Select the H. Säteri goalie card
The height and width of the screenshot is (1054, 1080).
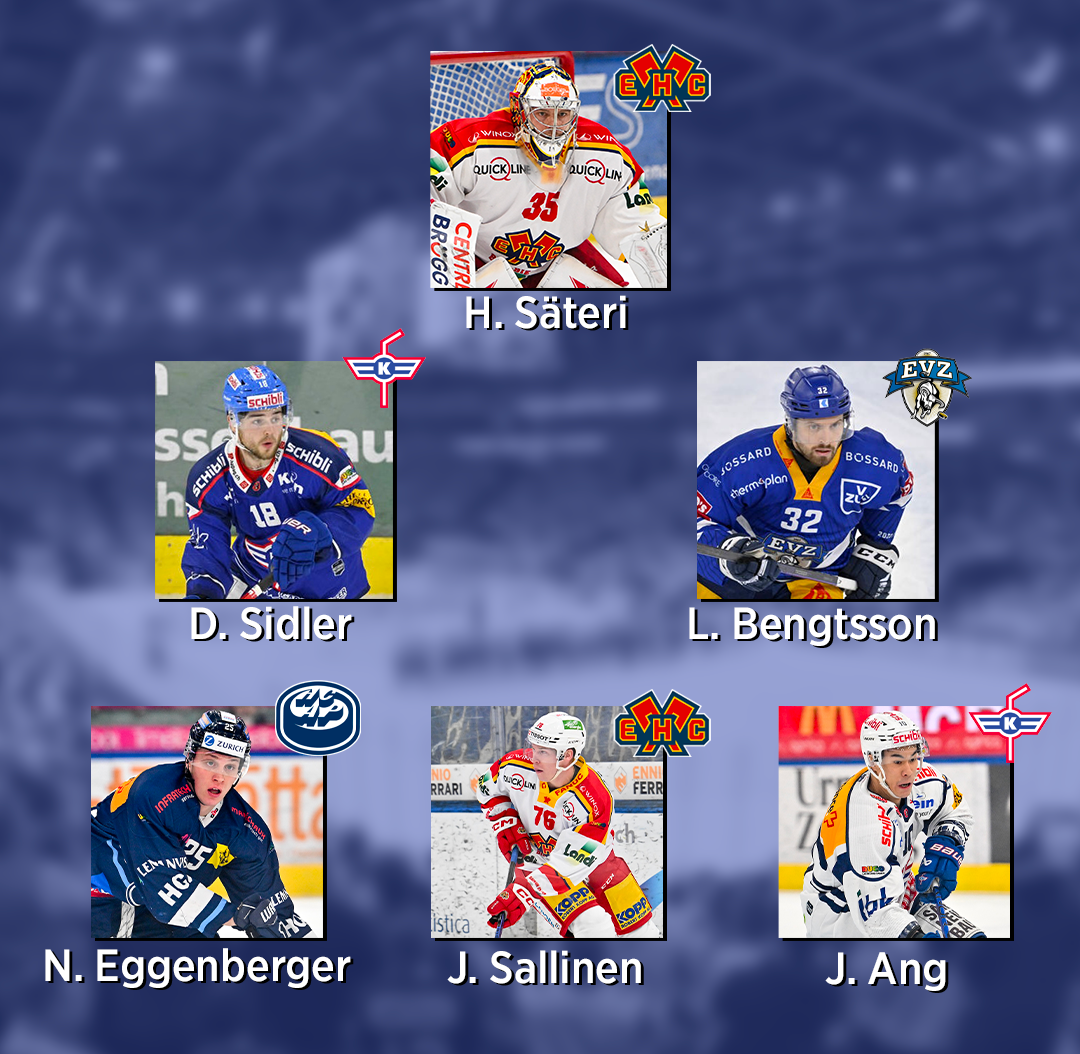click(548, 170)
